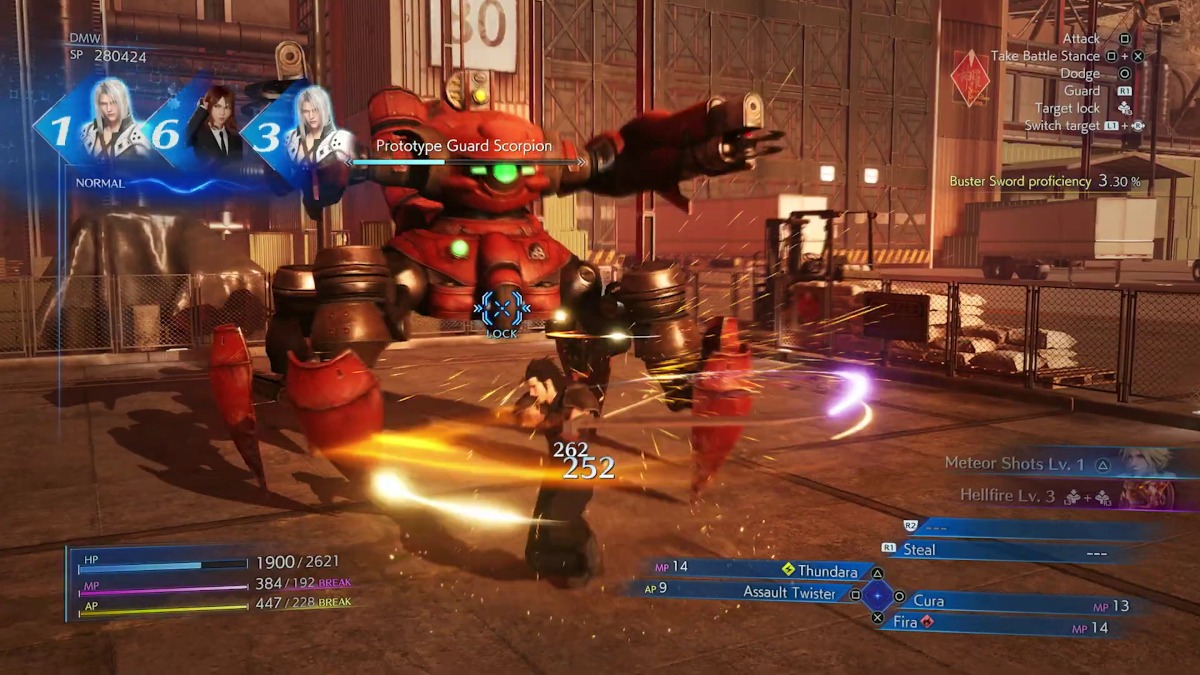Cast Cura from the command menu
This screenshot has height=675, width=1200.
click(x=929, y=601)
